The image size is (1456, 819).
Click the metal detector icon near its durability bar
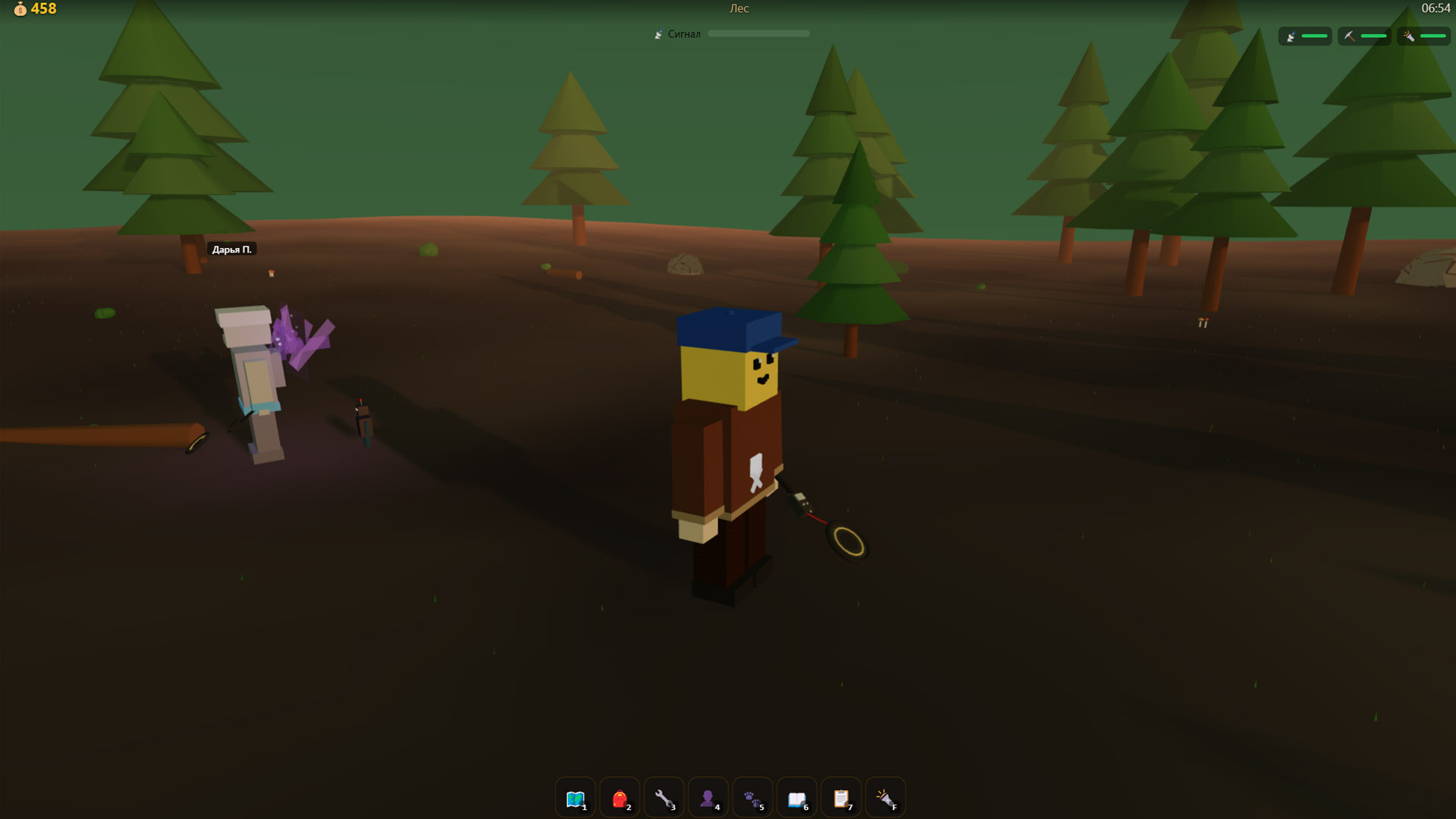[x=1289, y=36]
